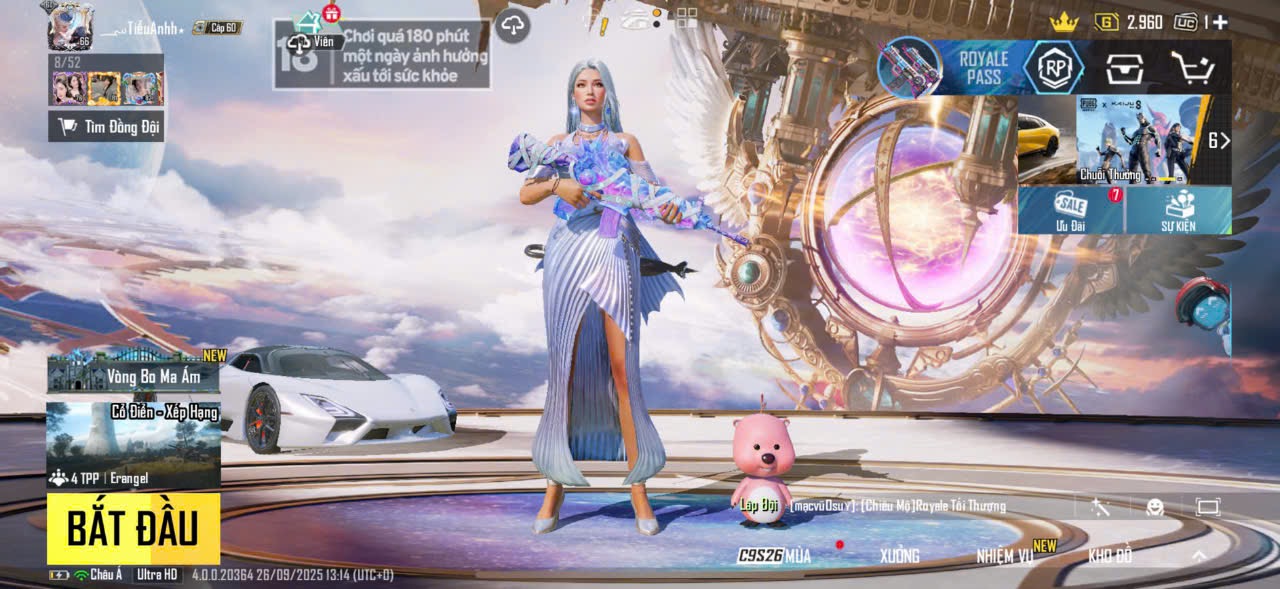Open the emote smiley face icon
This screenshot has width=1280, height=589.
point(1155,507)
